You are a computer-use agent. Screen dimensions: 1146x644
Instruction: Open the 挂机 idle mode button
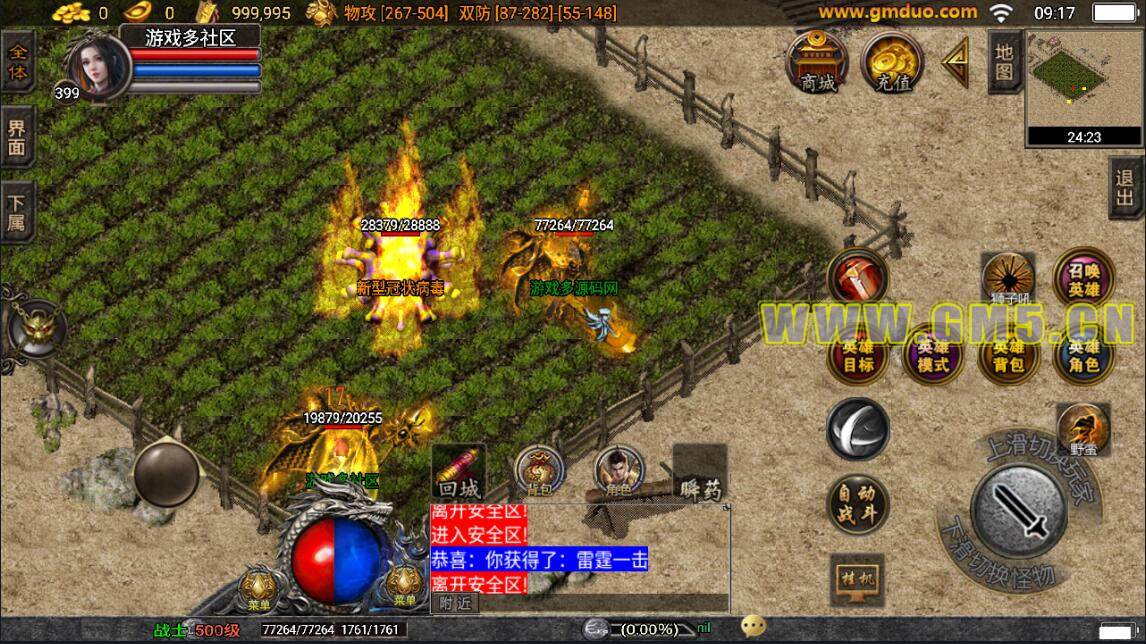857,579
